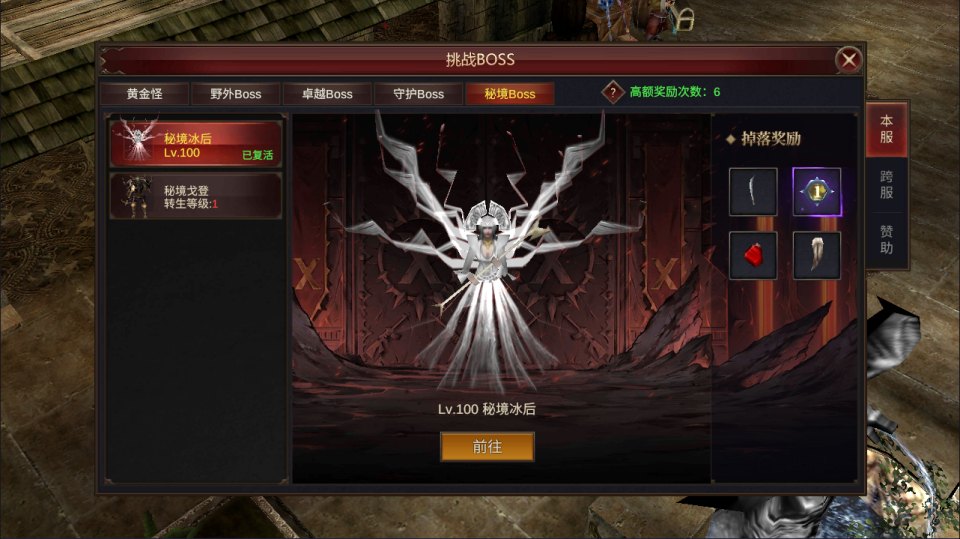Choose the 秘境Boss tab
This screenshot has height=539, width=960.
(x=509, y=94)
